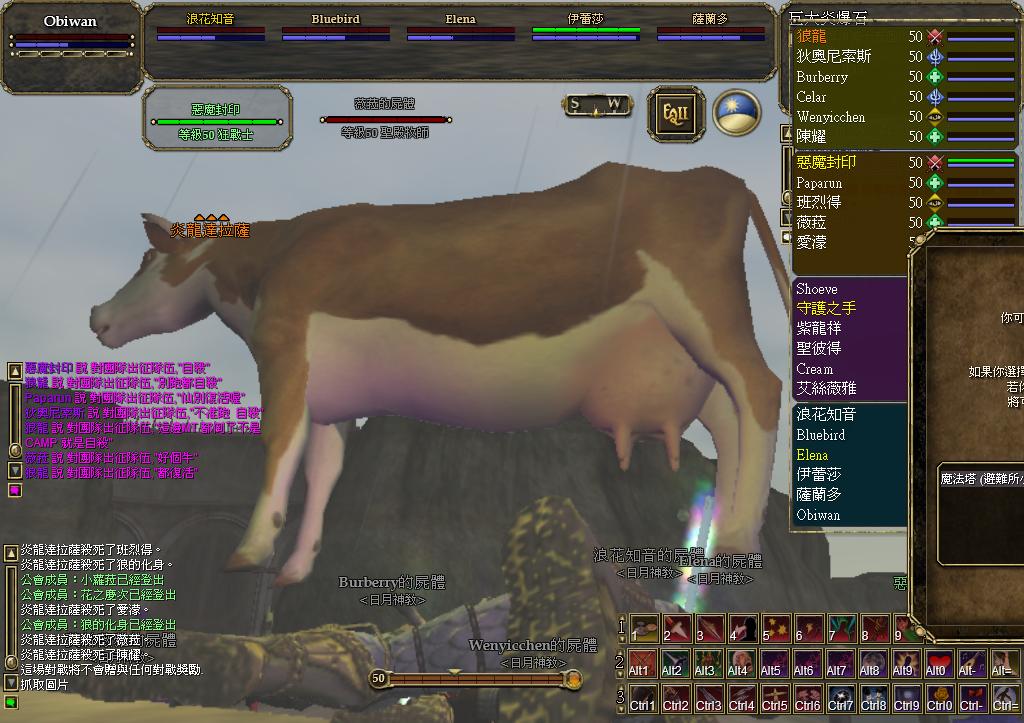The image size is (1024, 723).
Task: Click the purple chat options button
Action: (x=15, y=490)
